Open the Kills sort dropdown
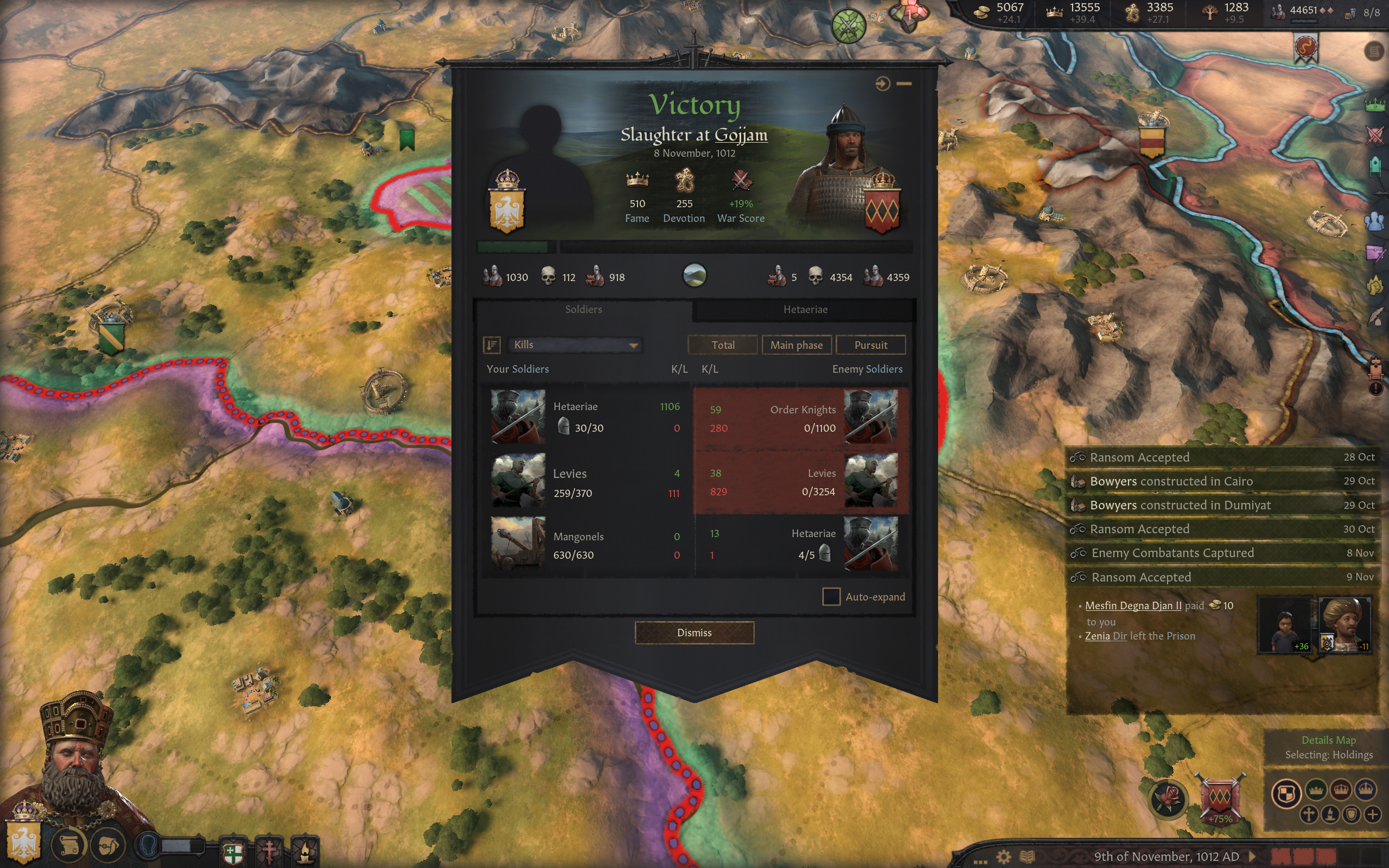Screen dimensions: 1389x868 click(575, 344)
